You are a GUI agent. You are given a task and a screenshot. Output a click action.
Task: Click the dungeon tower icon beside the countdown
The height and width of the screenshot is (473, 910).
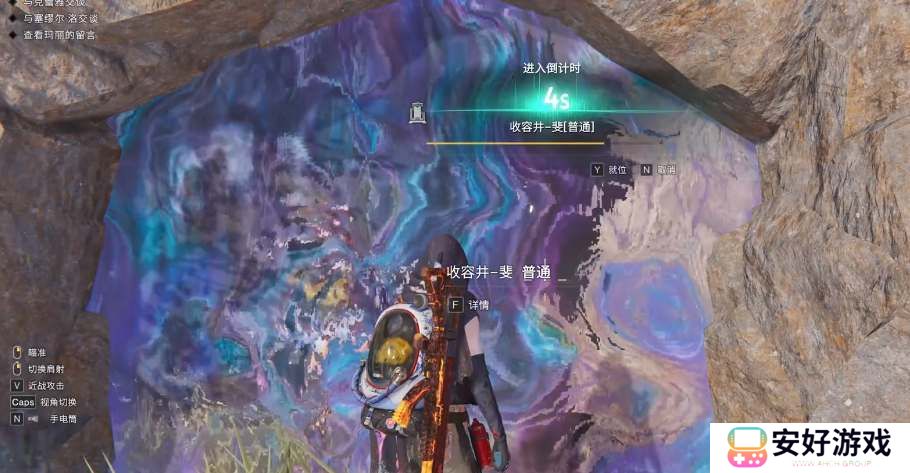(416, 111)
